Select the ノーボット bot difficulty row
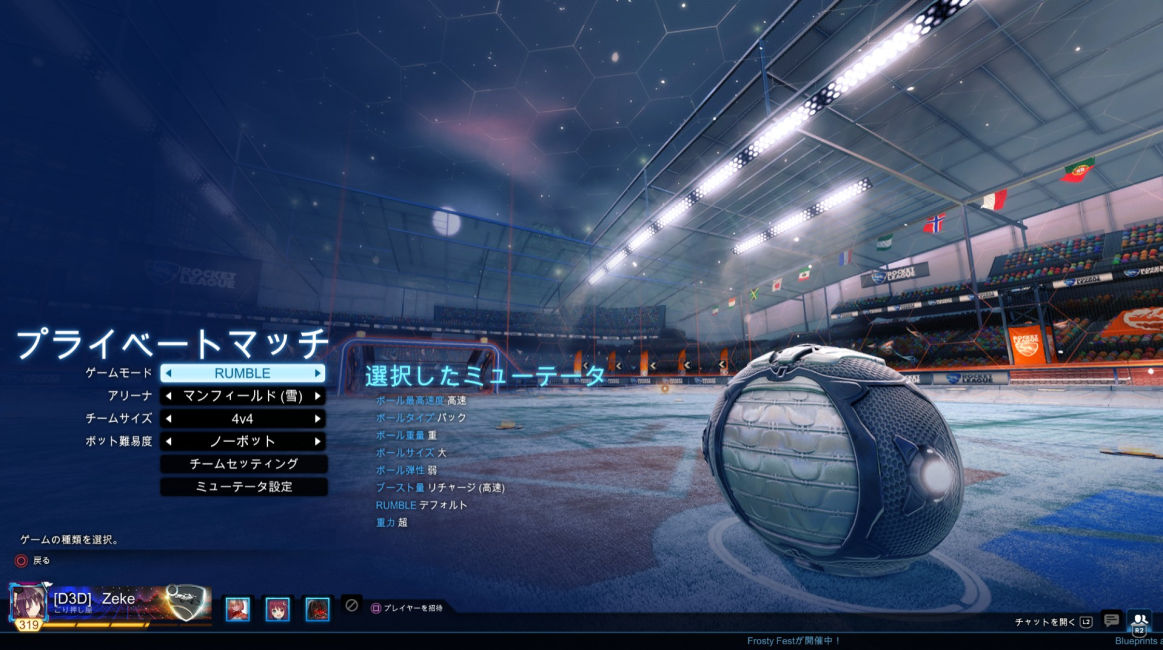Viewport: 1163px width, 650px height. [243, 441]
